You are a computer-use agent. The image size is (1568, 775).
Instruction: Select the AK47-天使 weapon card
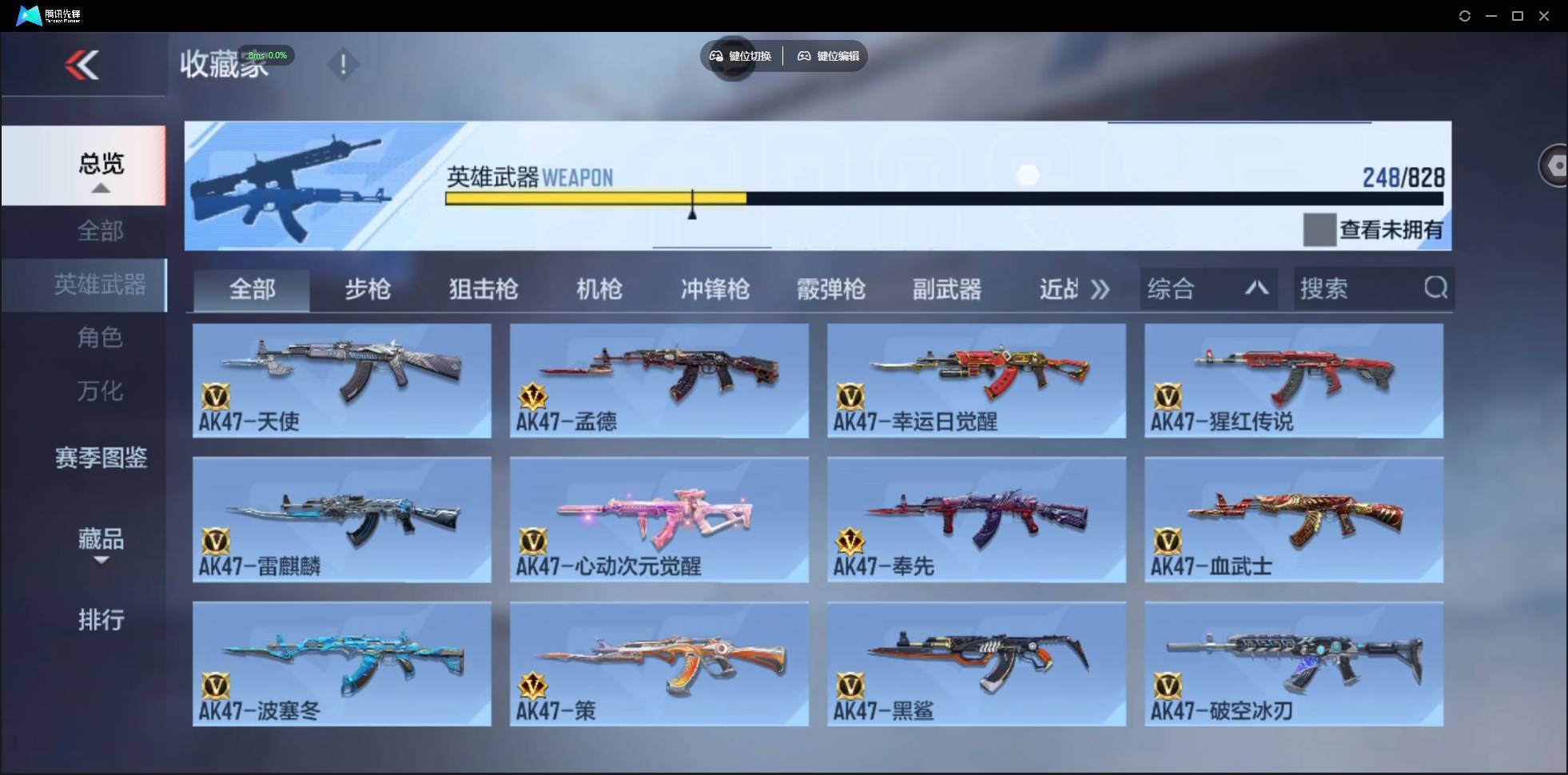[x=342, y=381]
